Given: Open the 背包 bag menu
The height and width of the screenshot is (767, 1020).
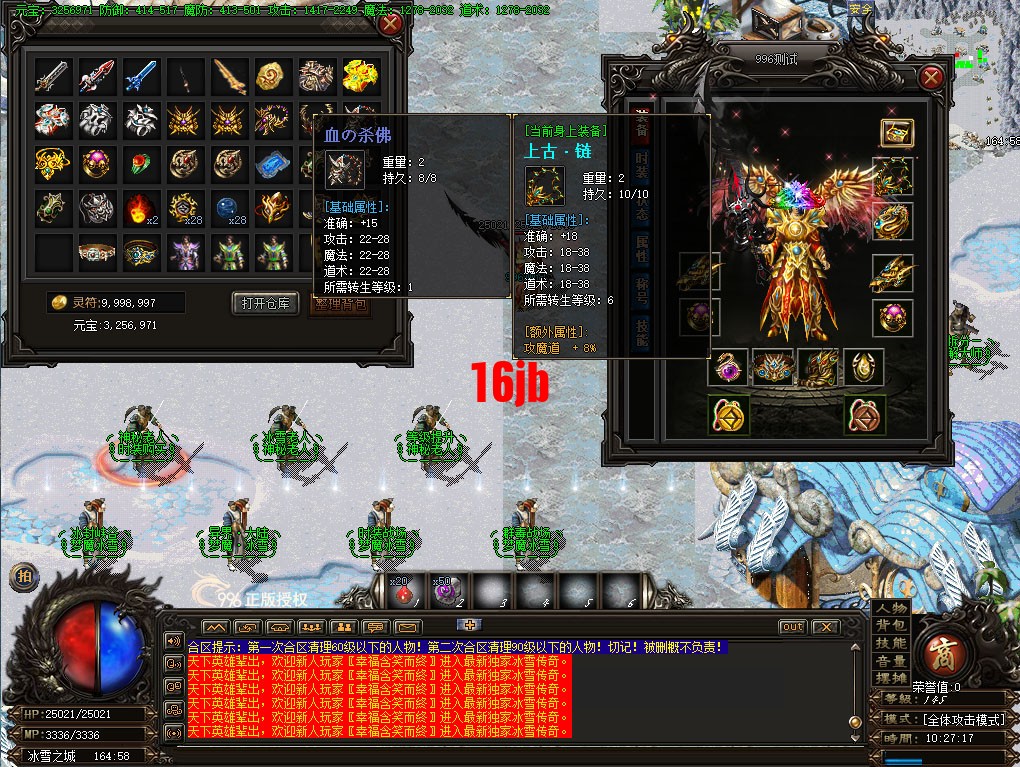Looking at the screenshot, I should point(890,625).
